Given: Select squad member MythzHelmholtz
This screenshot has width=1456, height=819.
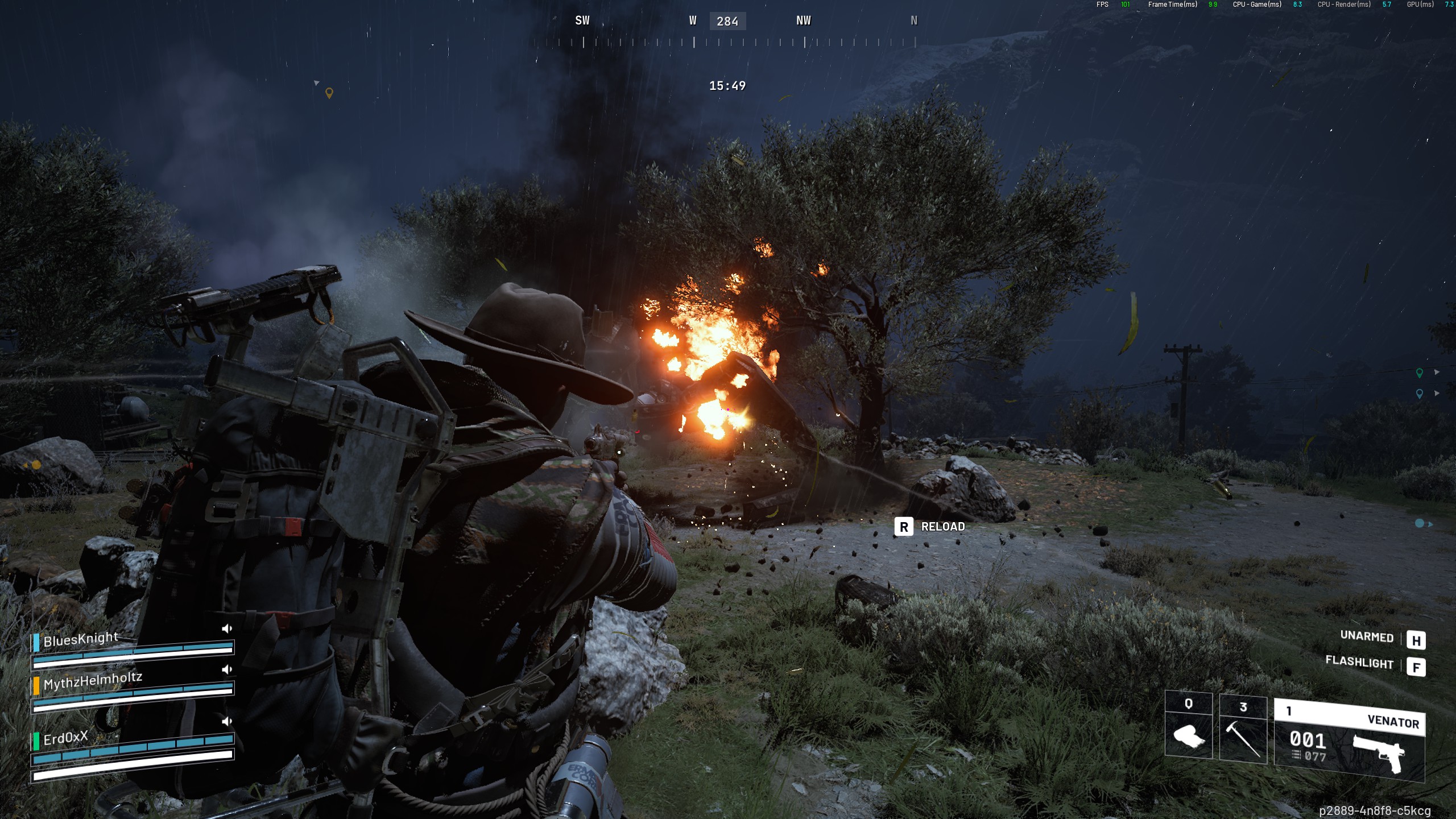Looking at the screenshot, I should click(93, 680).
